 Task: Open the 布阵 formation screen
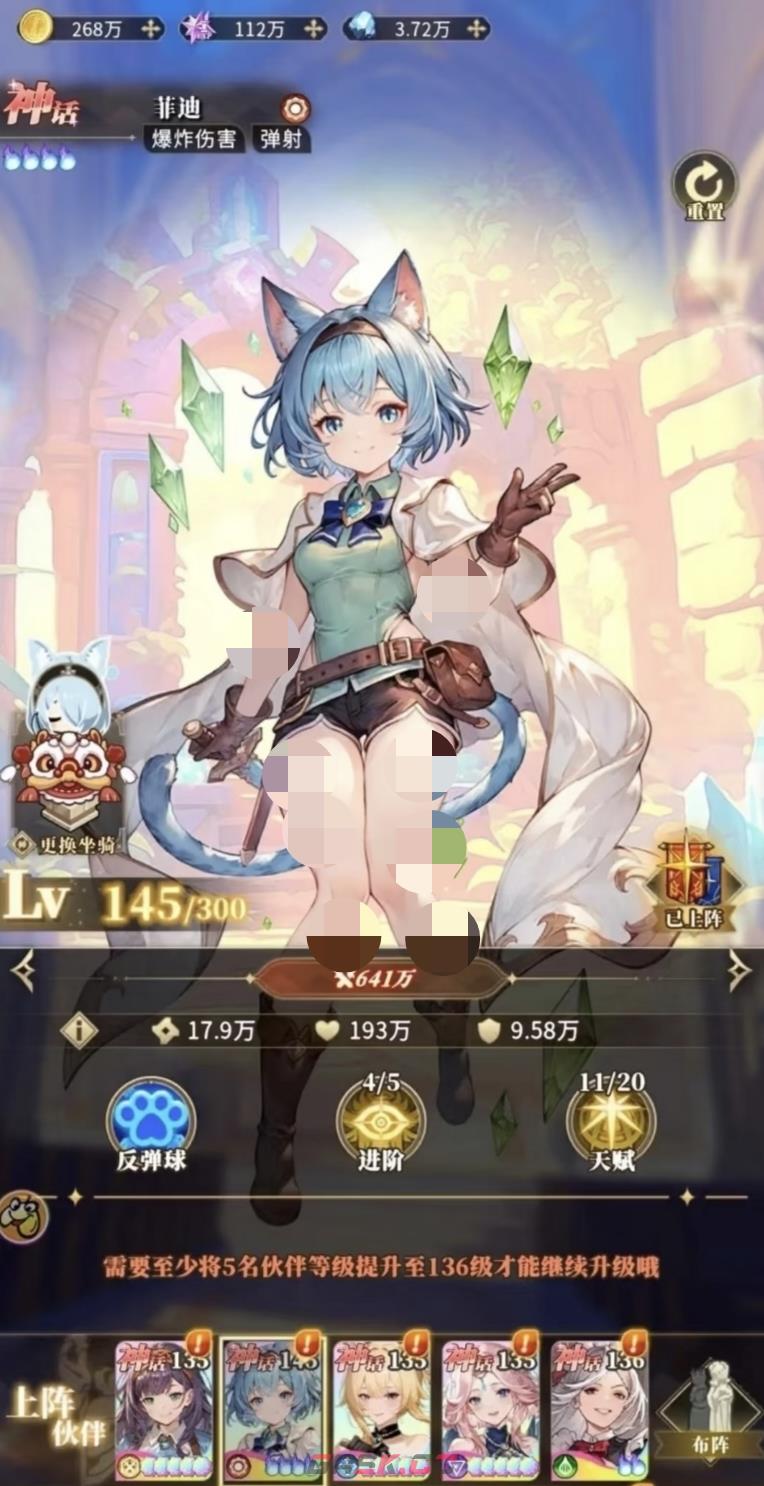click(708, 1410)
